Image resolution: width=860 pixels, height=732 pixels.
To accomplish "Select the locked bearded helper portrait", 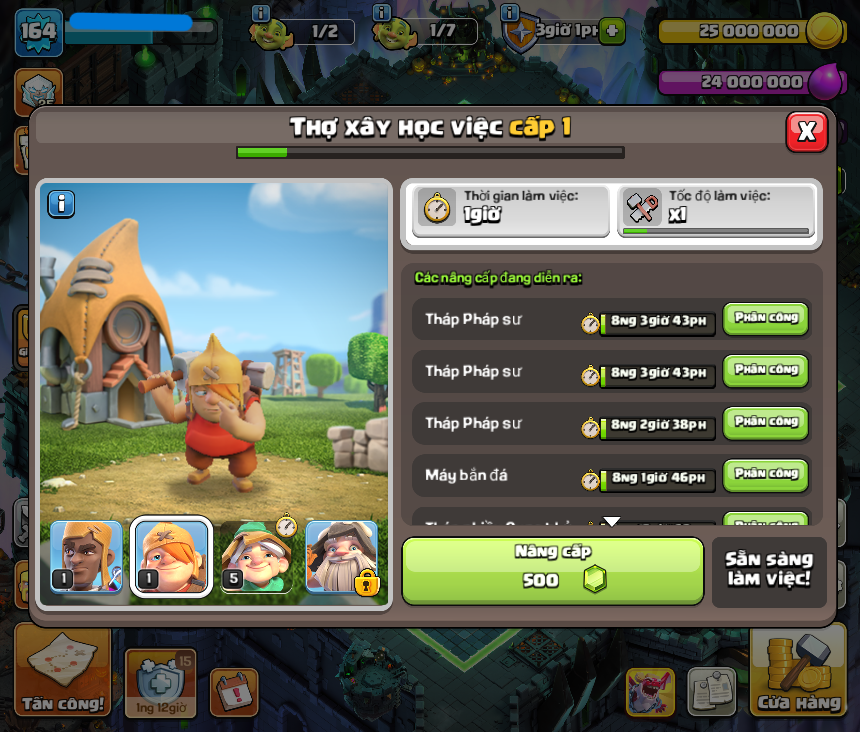I will [x=342, y=557].
